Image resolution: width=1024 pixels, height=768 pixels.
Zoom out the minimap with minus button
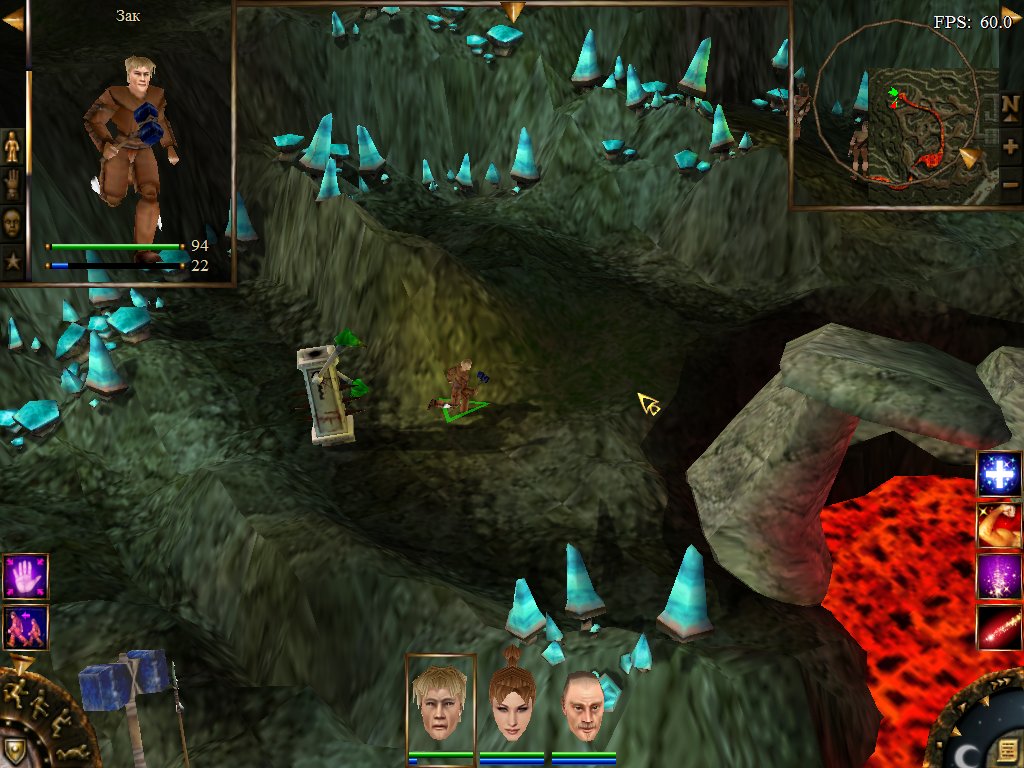(x=1010, y=184)
